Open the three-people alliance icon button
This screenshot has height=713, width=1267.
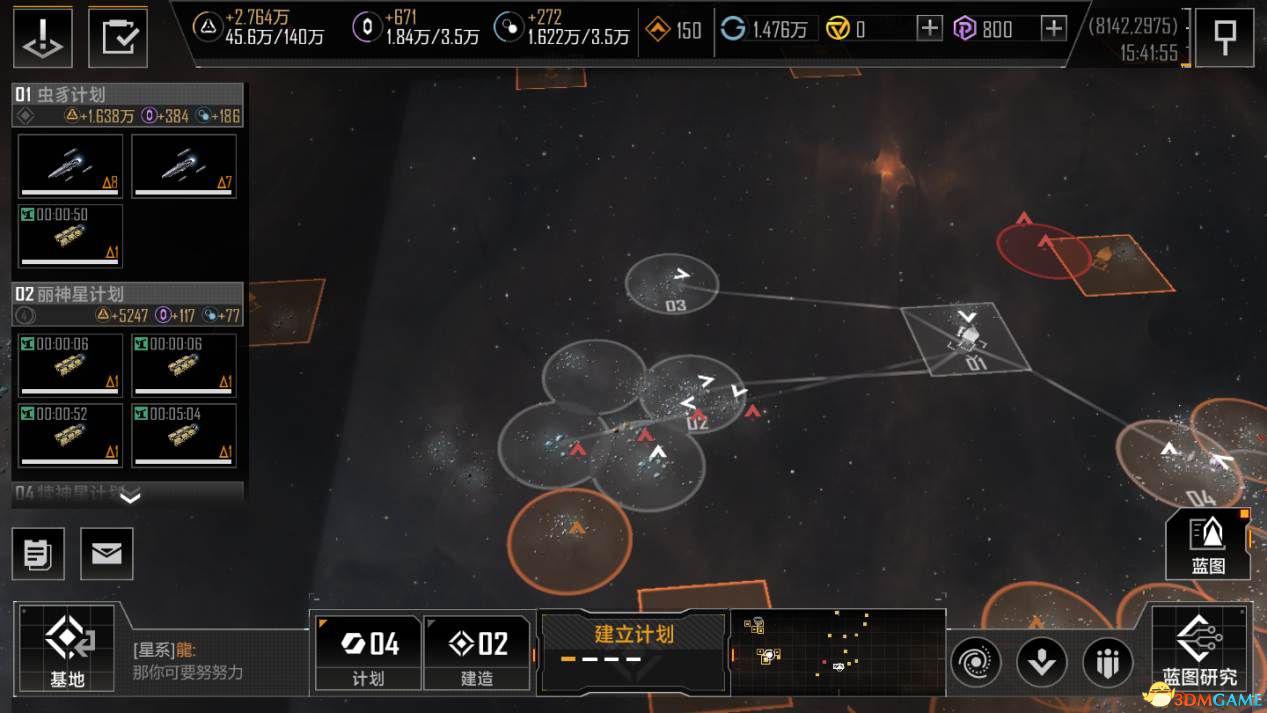tap(1107, 661)
